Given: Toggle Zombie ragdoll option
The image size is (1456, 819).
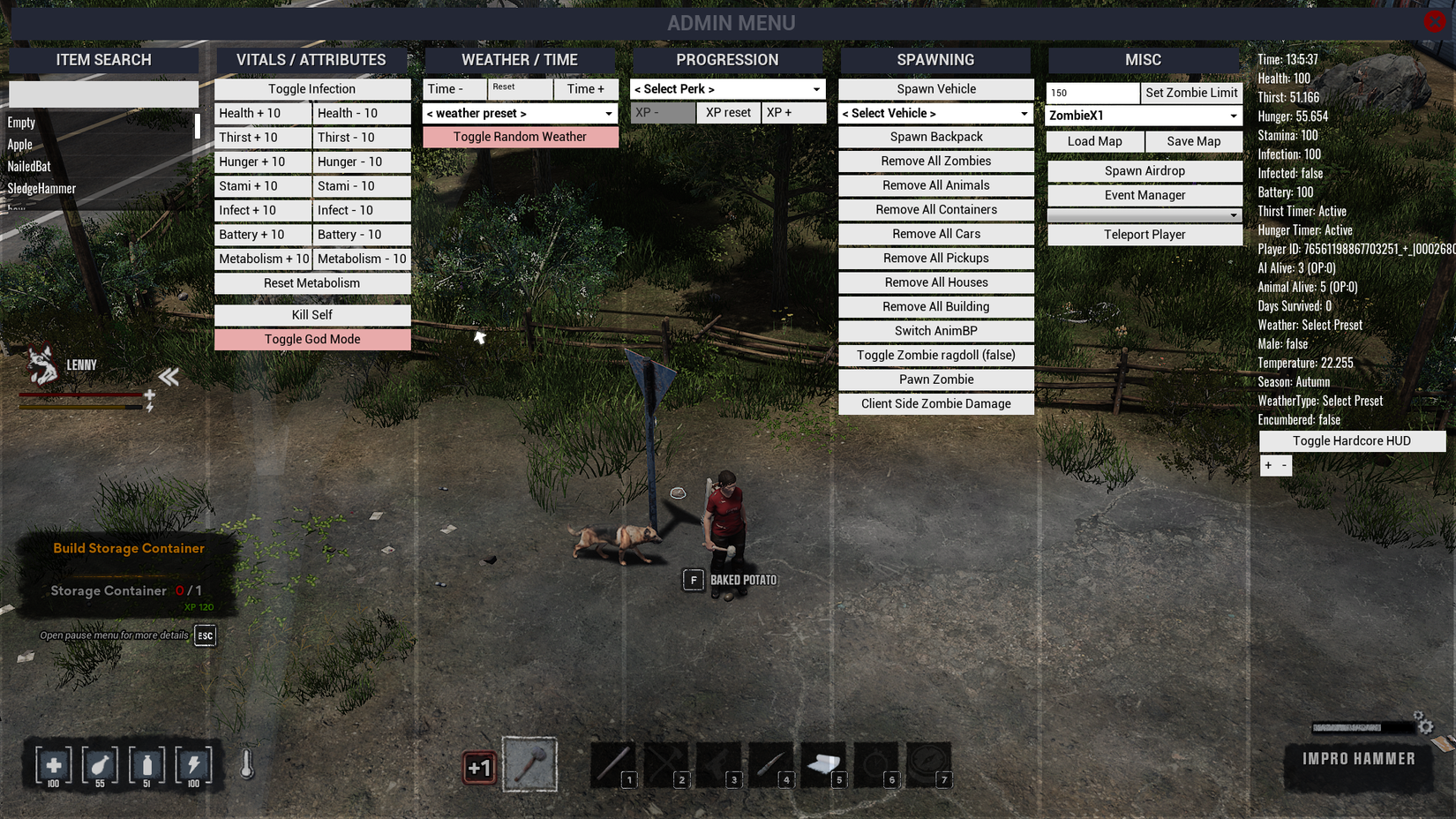Looking at the screenshot, I should 935,355.
